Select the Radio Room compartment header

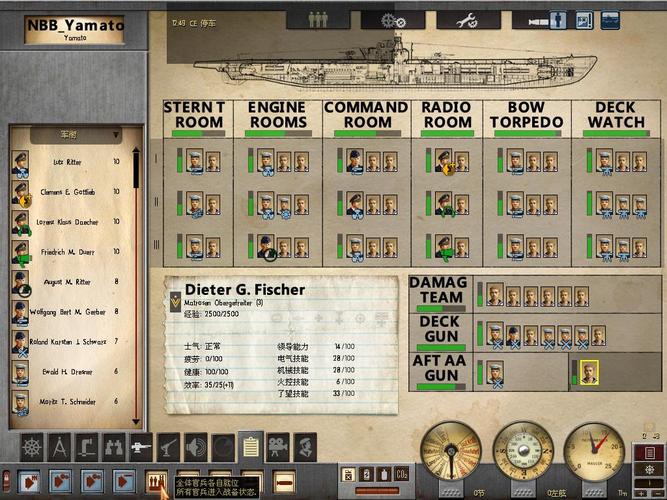click(x=446, y=115)
